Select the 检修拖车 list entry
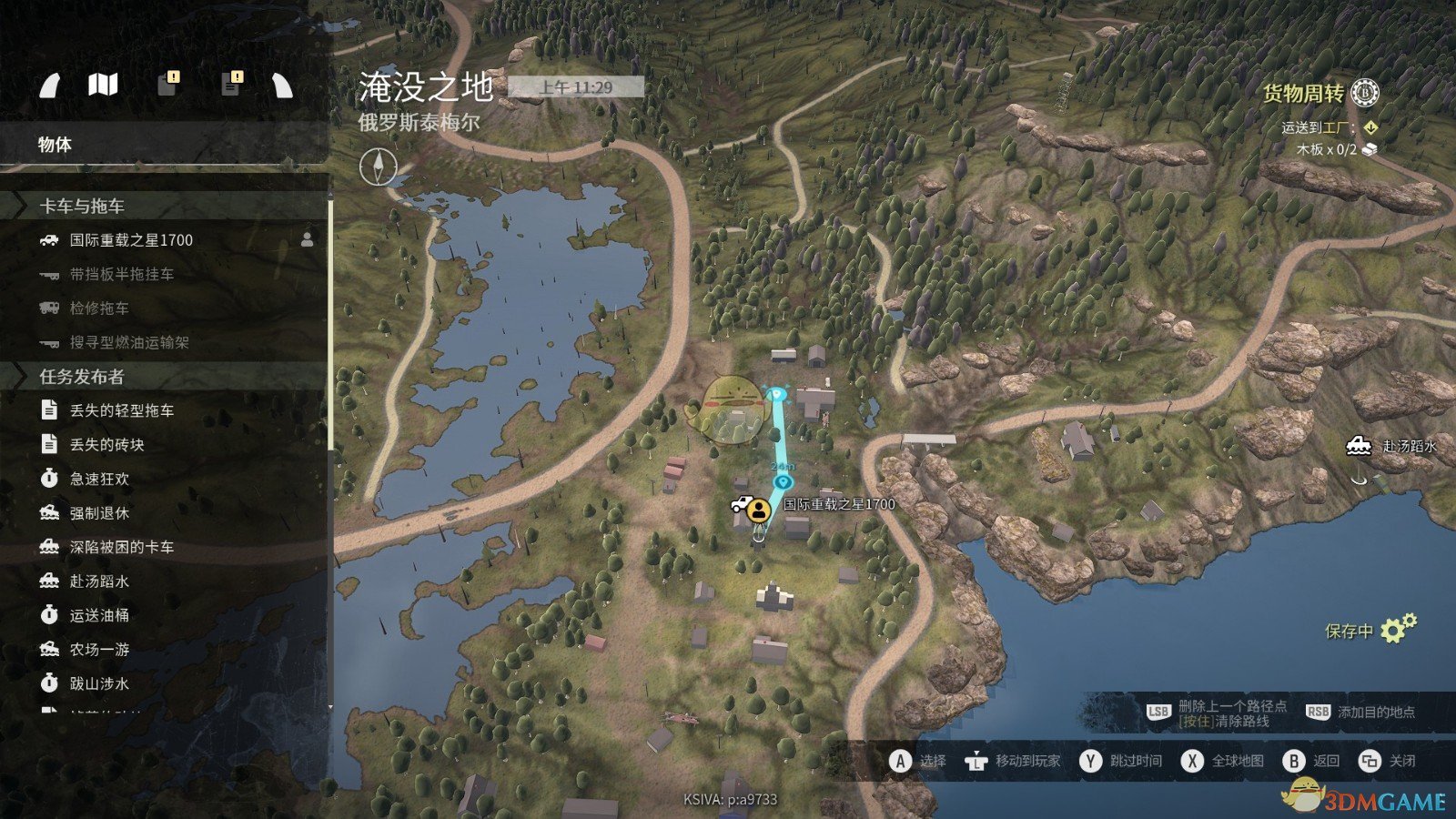Image resolution: width=1456 pixels, height=819 pixels. click(99, 308)
